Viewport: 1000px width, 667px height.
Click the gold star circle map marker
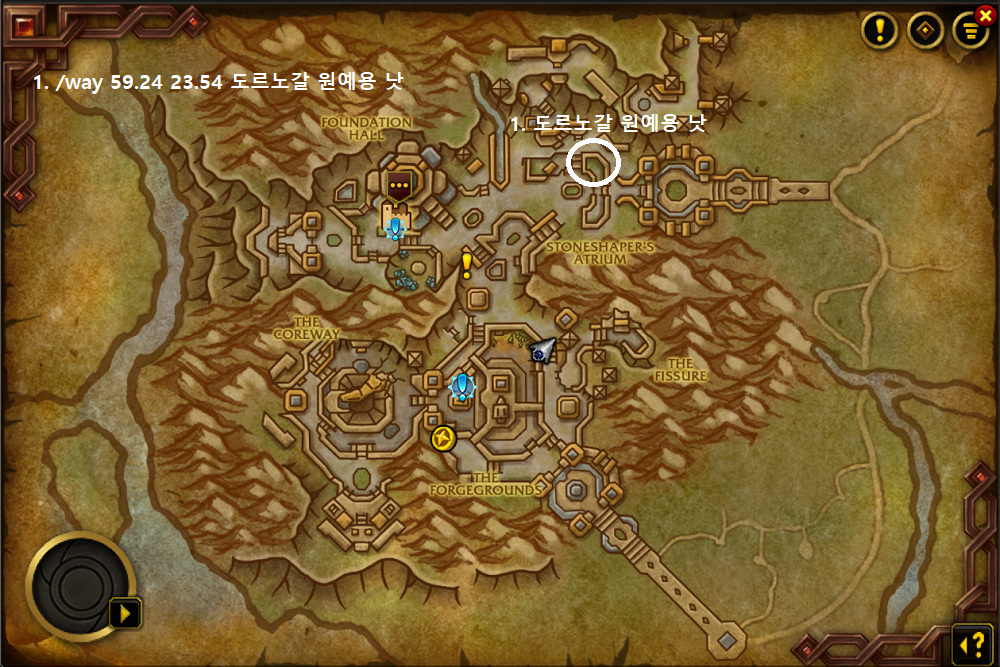click(x=443, y=437)
